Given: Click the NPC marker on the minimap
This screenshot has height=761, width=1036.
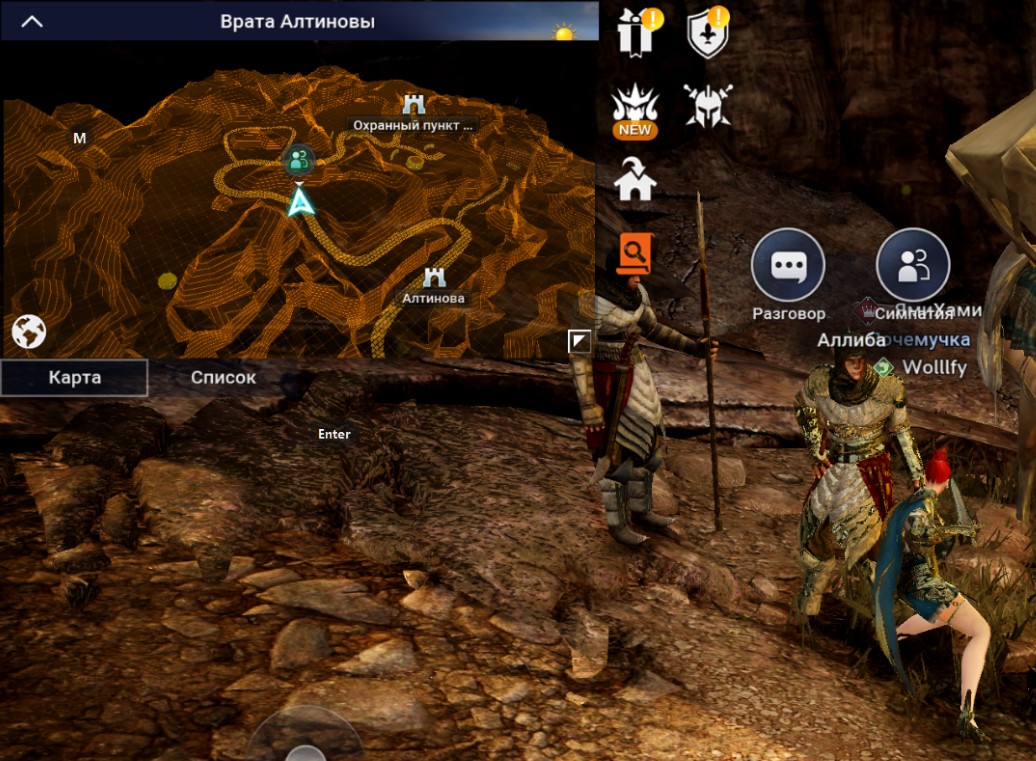Looking at the screenshot, I should click(x=298, y=159).
